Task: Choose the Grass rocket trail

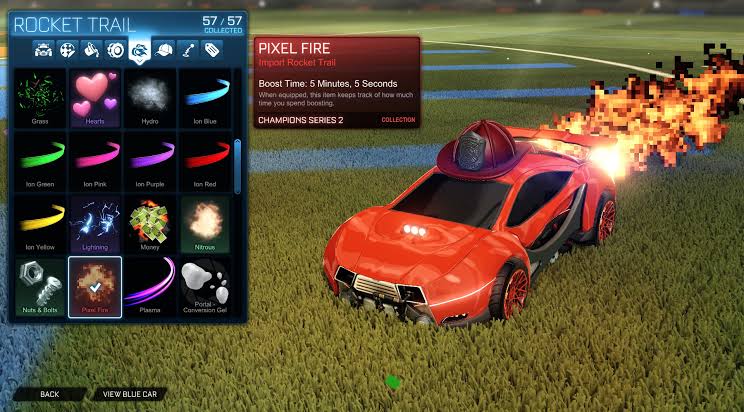Action: click(40, 97)
